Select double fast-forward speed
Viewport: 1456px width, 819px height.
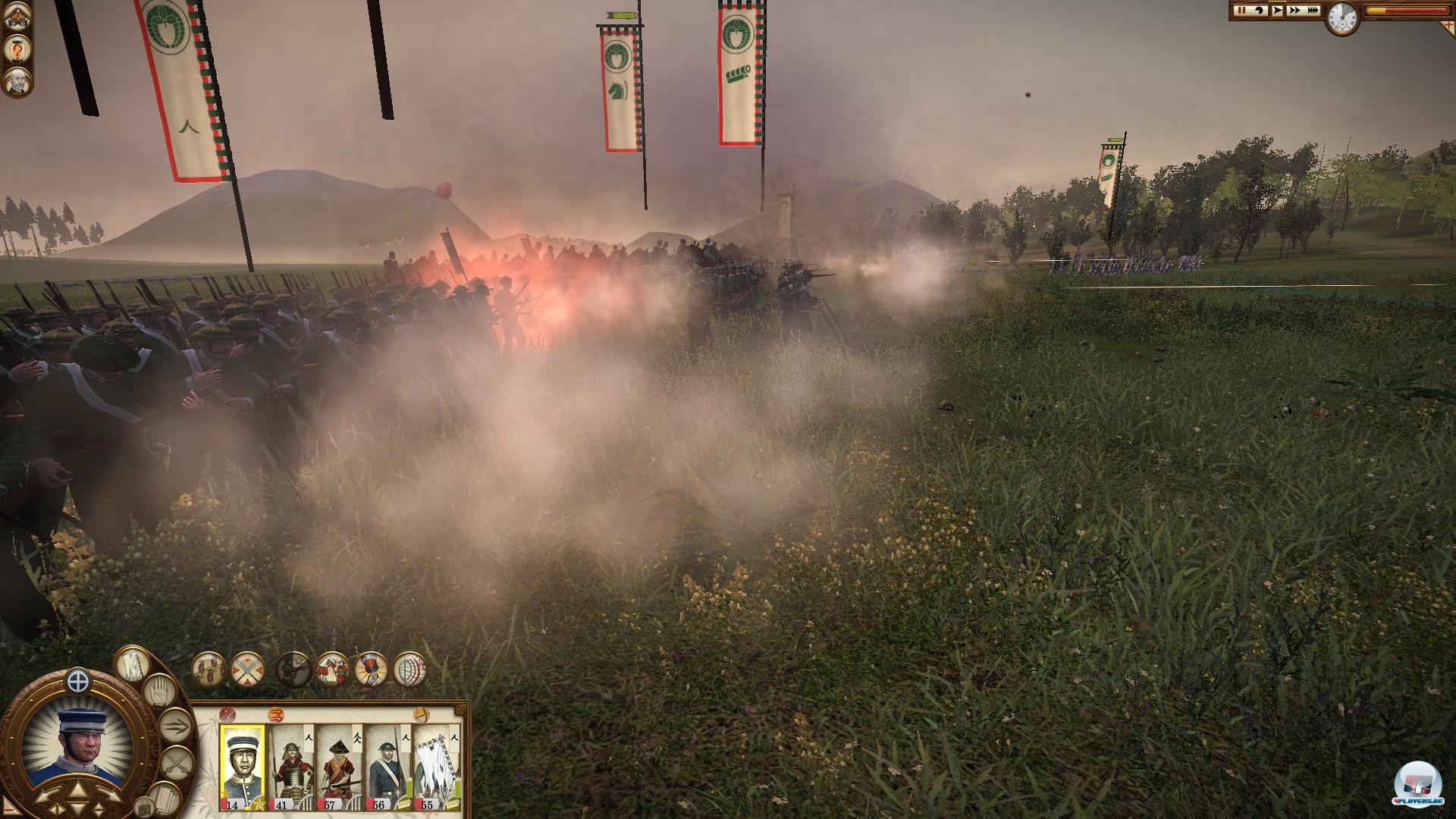[1294, 11]
